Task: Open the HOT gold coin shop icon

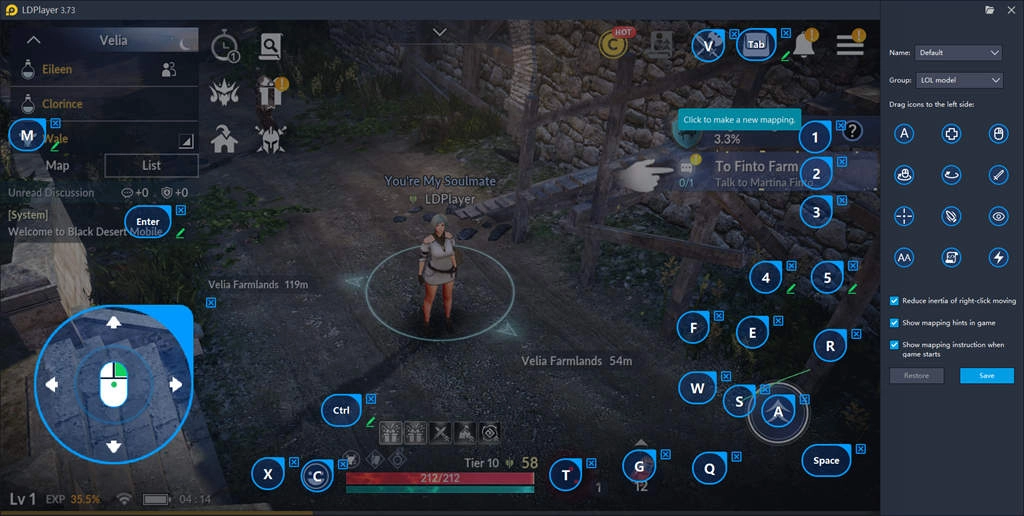Action: [x=613, y=44]
